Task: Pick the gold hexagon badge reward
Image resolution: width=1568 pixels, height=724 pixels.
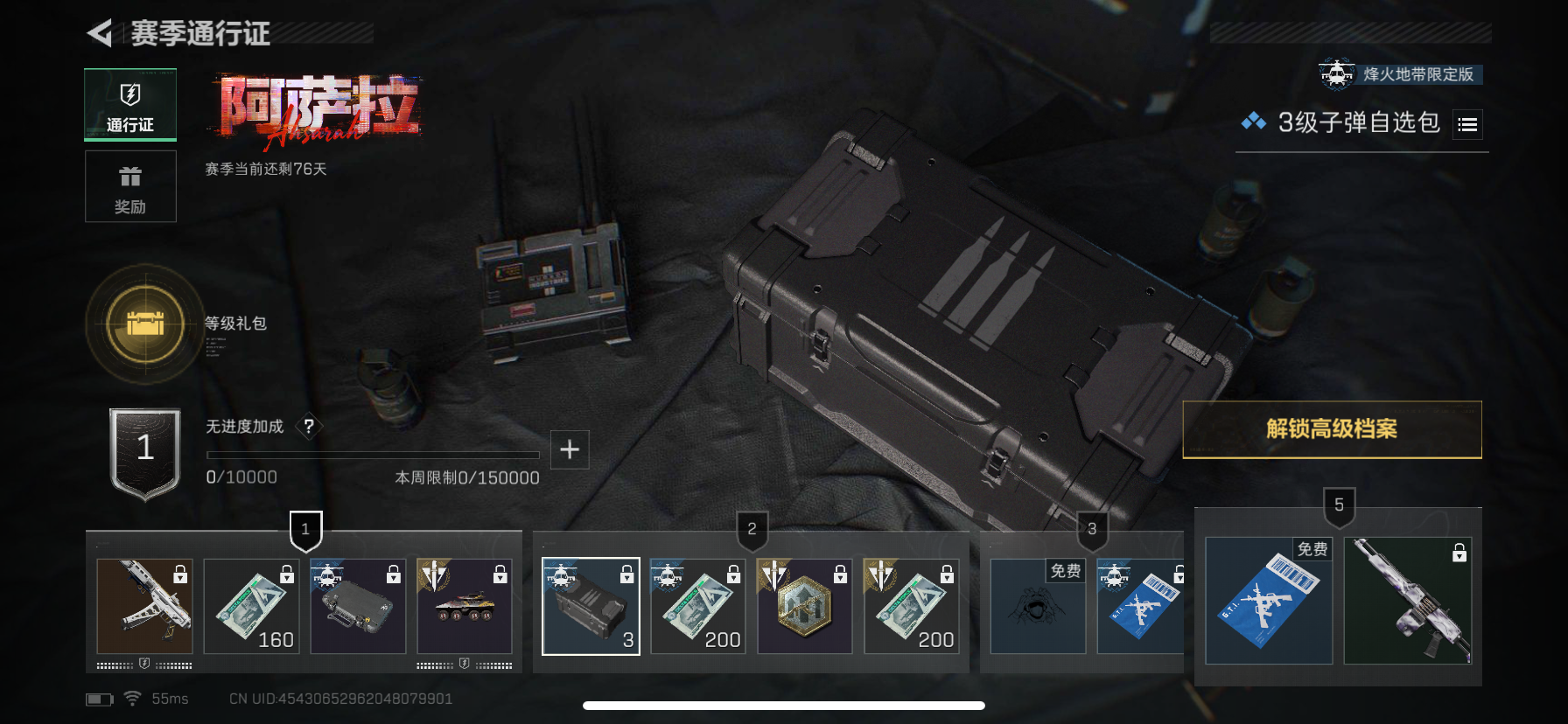Action: click(x=804, y=606)
